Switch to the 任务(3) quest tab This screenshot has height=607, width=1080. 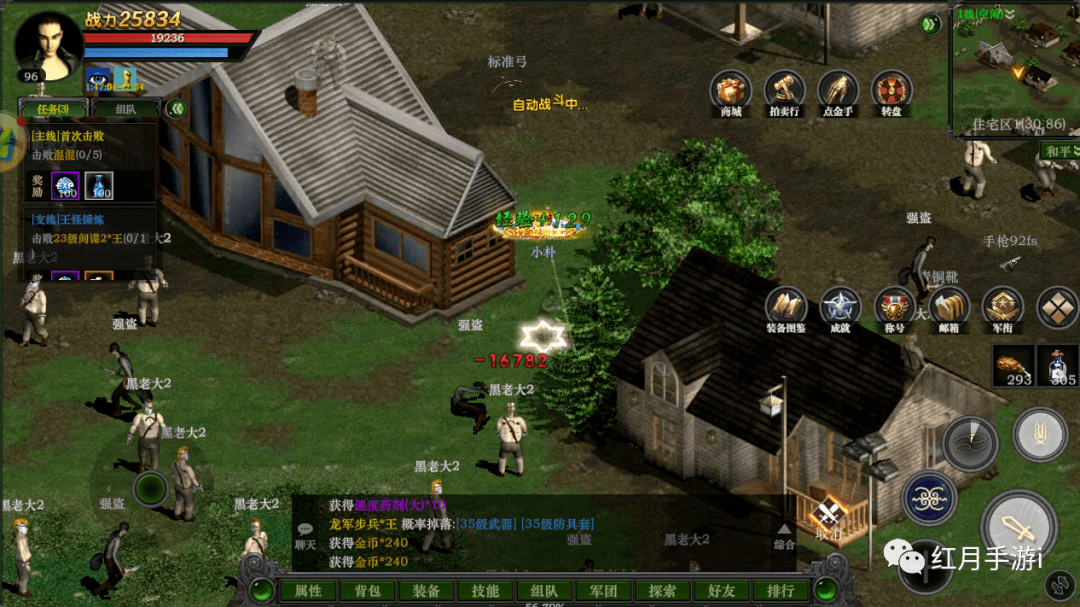(53, 109)
